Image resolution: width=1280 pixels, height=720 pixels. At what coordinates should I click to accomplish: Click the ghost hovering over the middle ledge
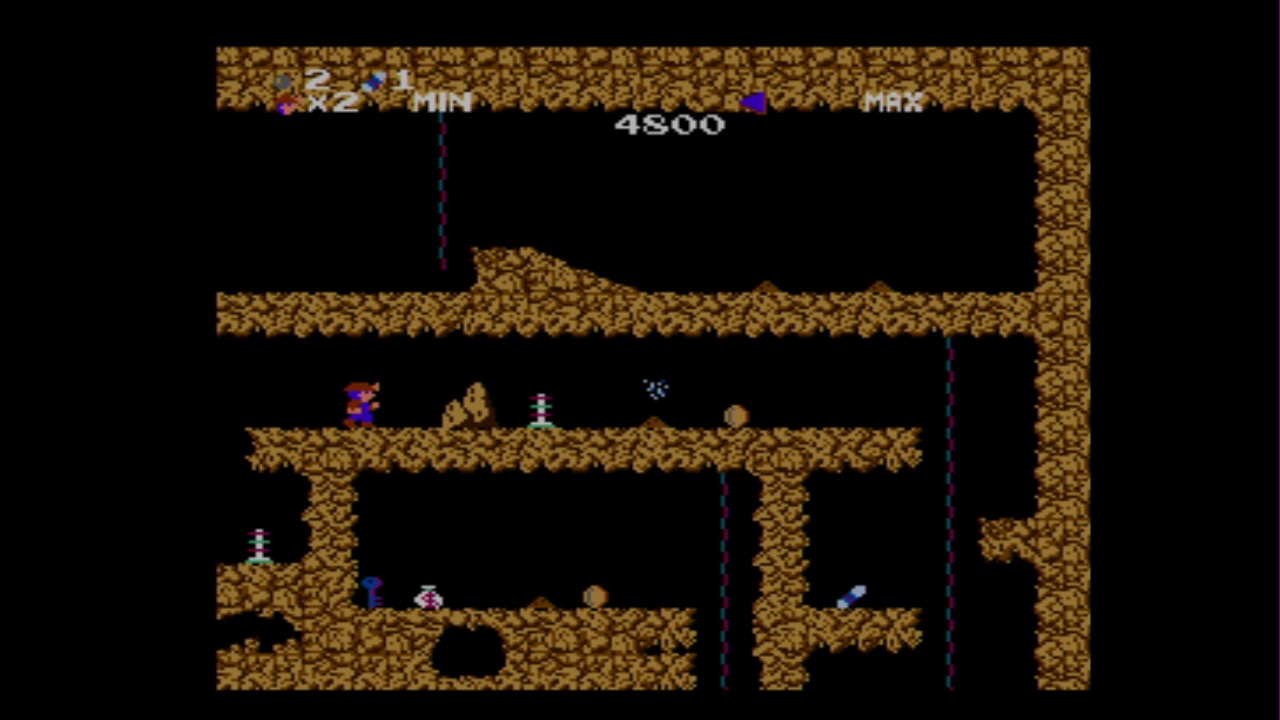[x=655, y=390]
